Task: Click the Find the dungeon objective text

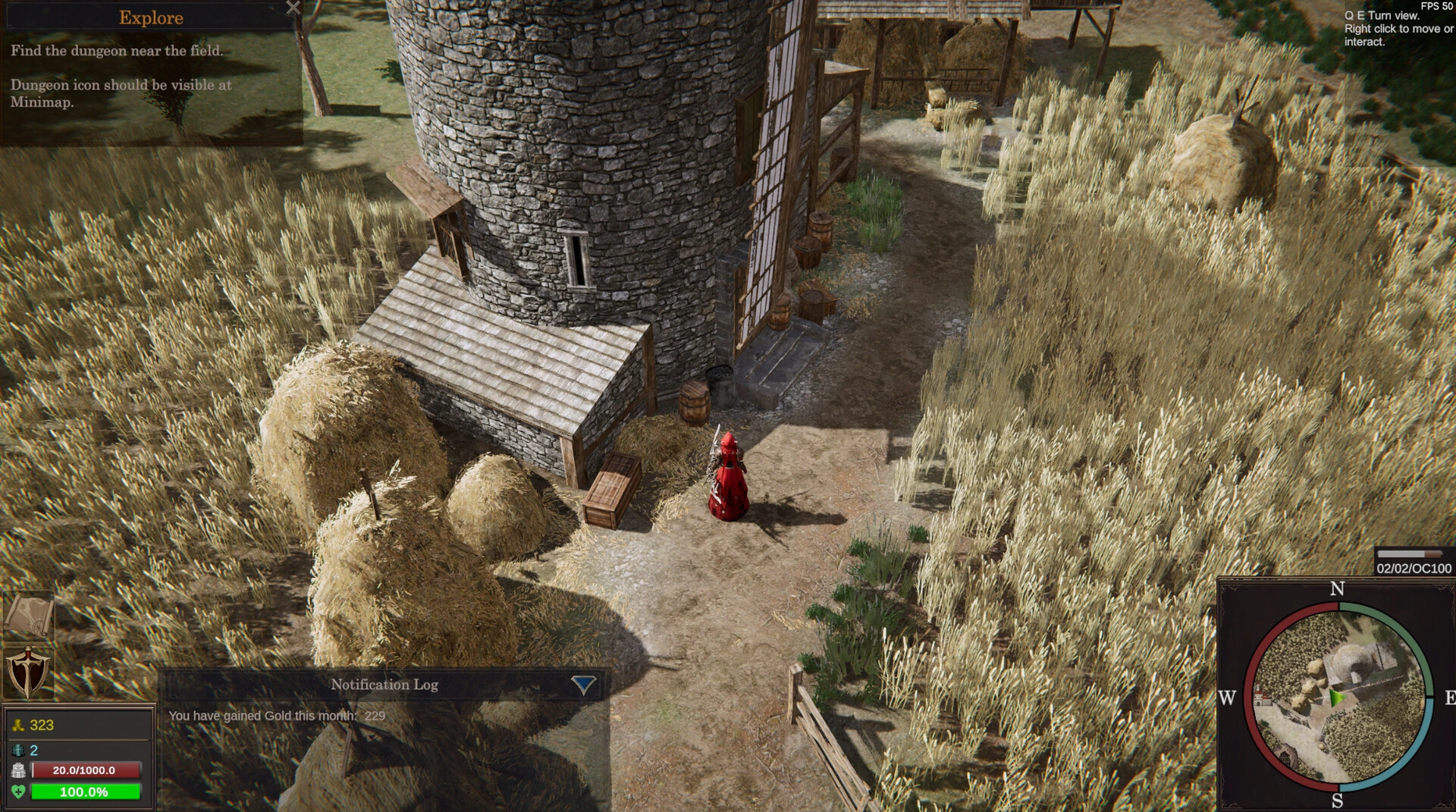Action: coord(118,51)
